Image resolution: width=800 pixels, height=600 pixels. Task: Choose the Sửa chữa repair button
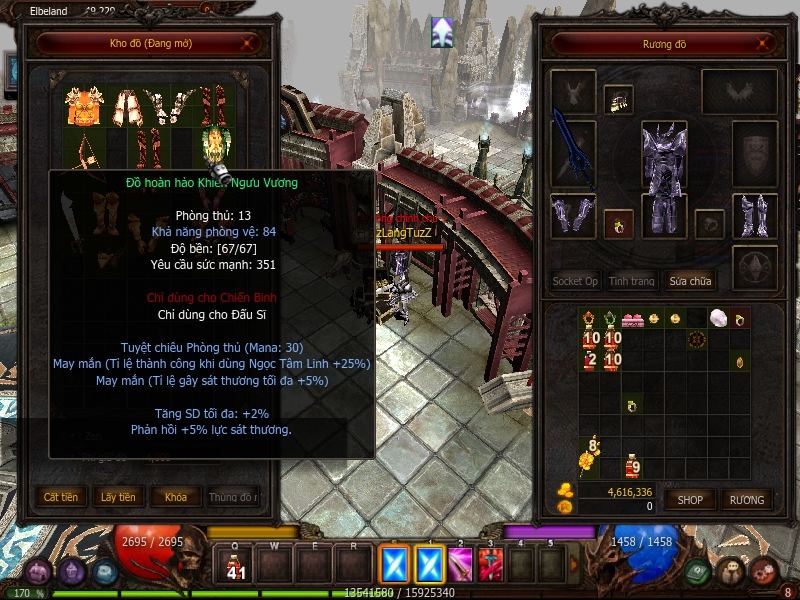tap(690, 281)
